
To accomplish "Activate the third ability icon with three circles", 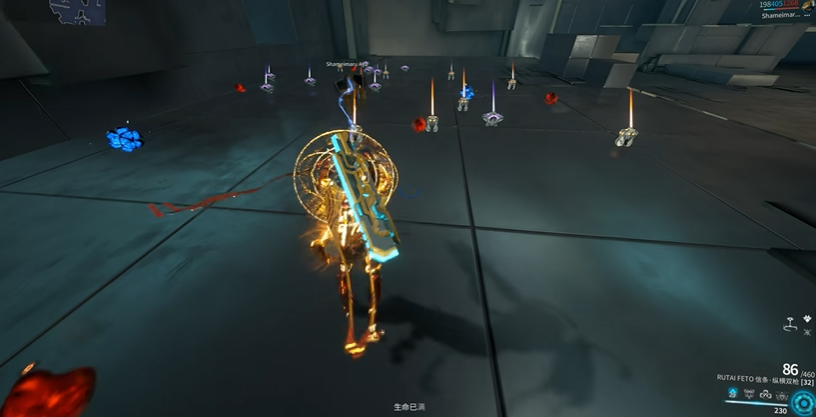I will click(766, 394).
